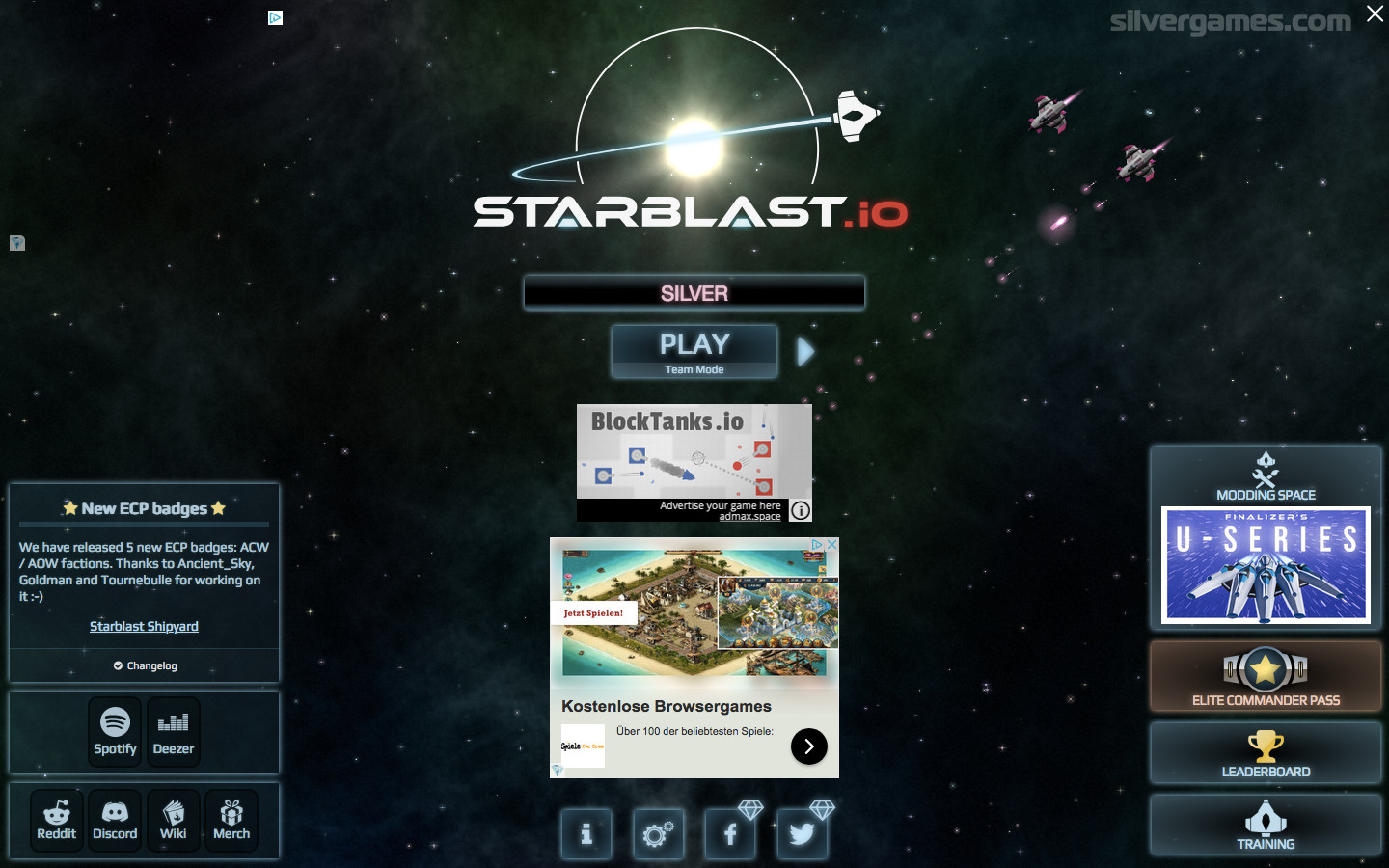Open the Starblast Shipyard link
Viewport: 1389px width, 868px height.
(x=144, y=627)
